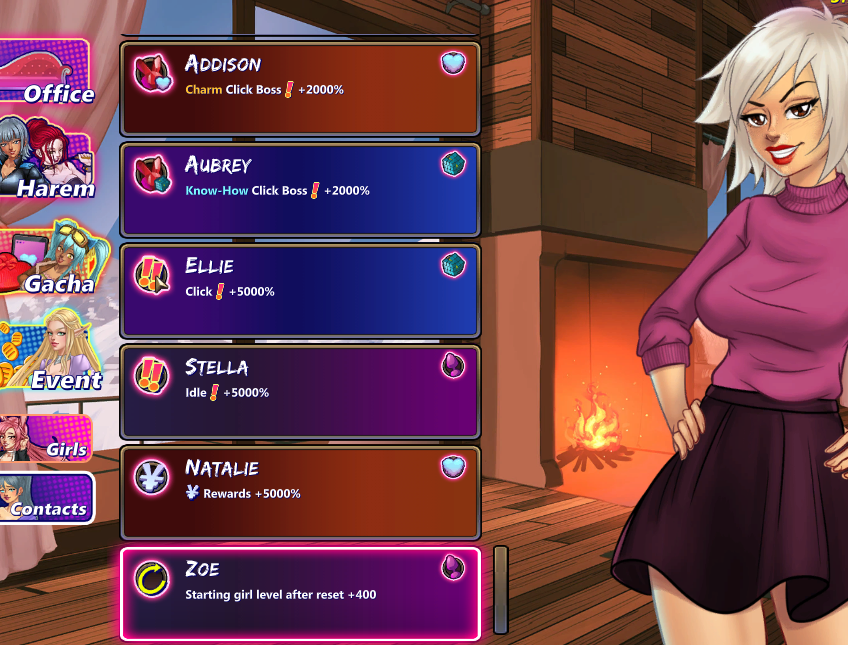Select Aubrey's Know-How Click Boss row
This screenshot has width=848, height=645.
300,189
